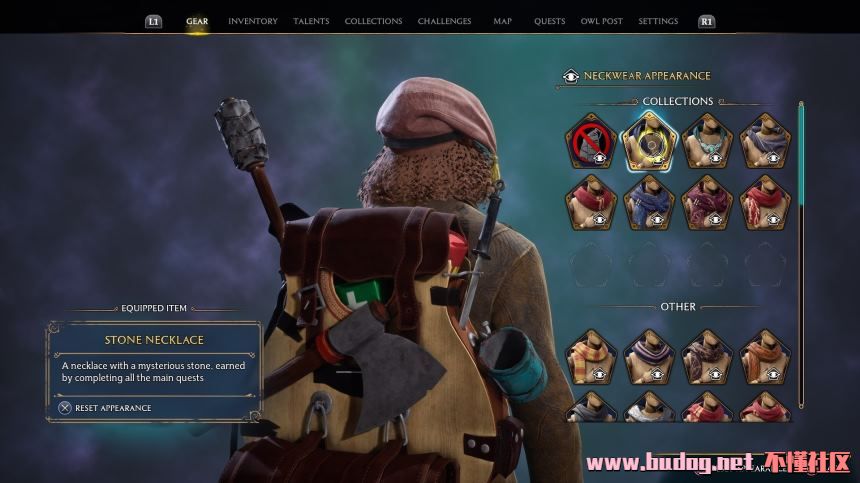Open the Talents tab
This screenshot has height=483, width=860.
point(311,21)
